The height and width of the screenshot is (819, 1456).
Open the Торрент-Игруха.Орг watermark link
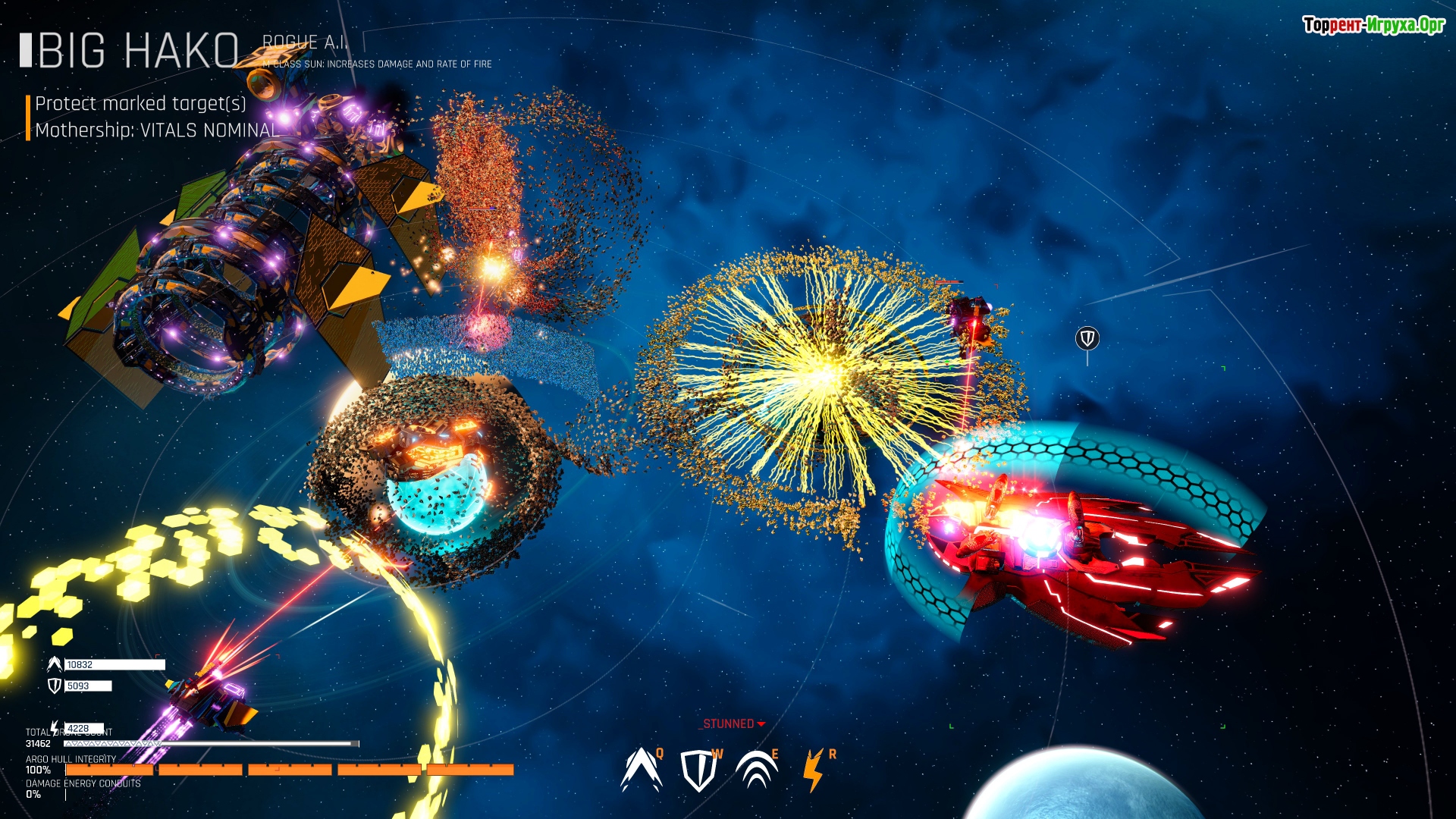tap(1373, 25)
